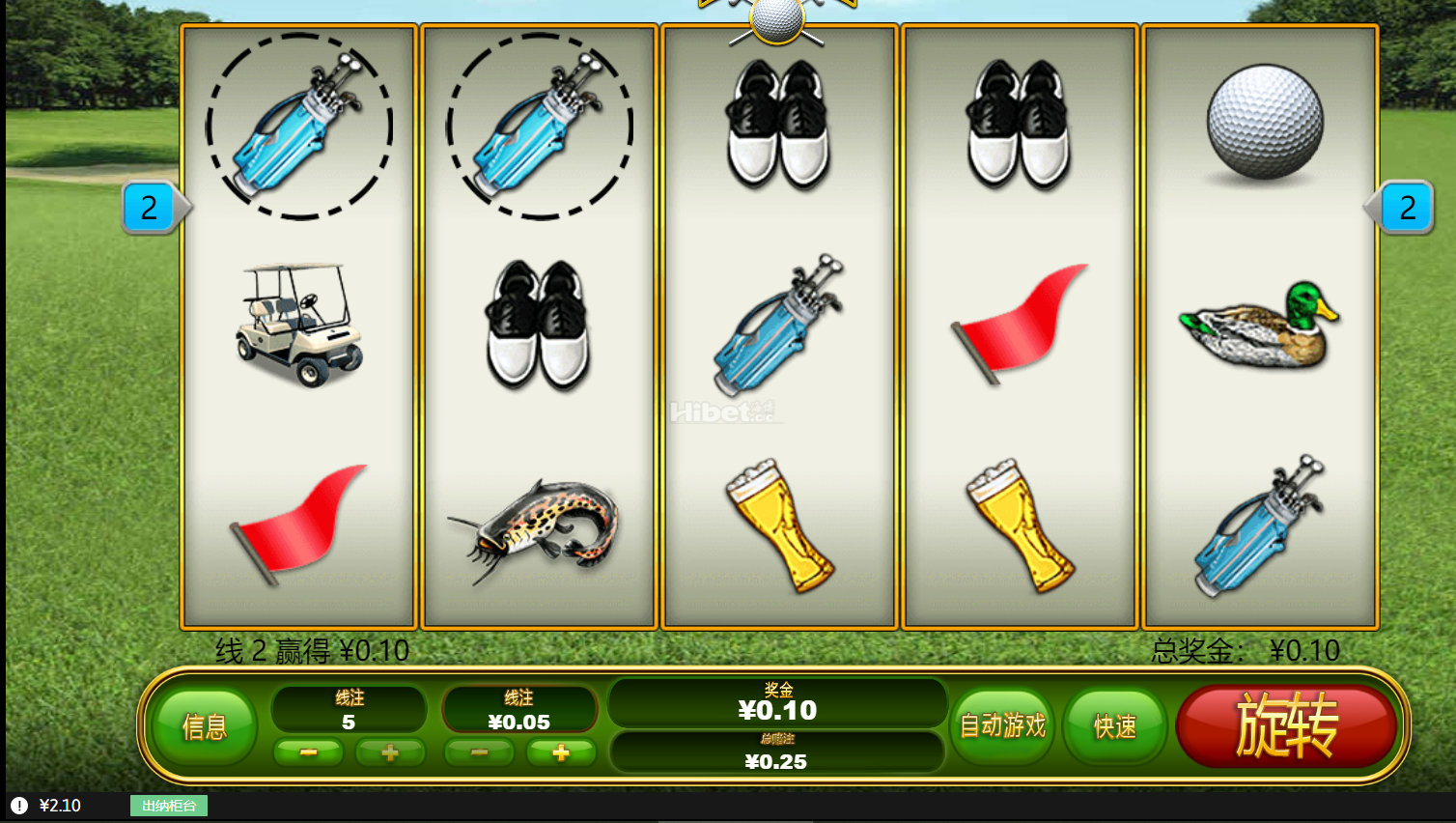Raise the ¥0.05 line bet
Screen dimensions: 1456x823
[x=560, y=752]
